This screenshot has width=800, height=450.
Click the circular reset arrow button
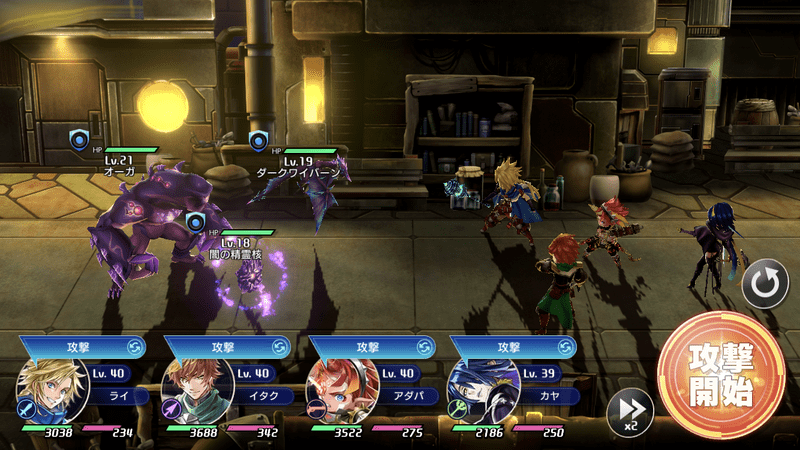[765, 287]
